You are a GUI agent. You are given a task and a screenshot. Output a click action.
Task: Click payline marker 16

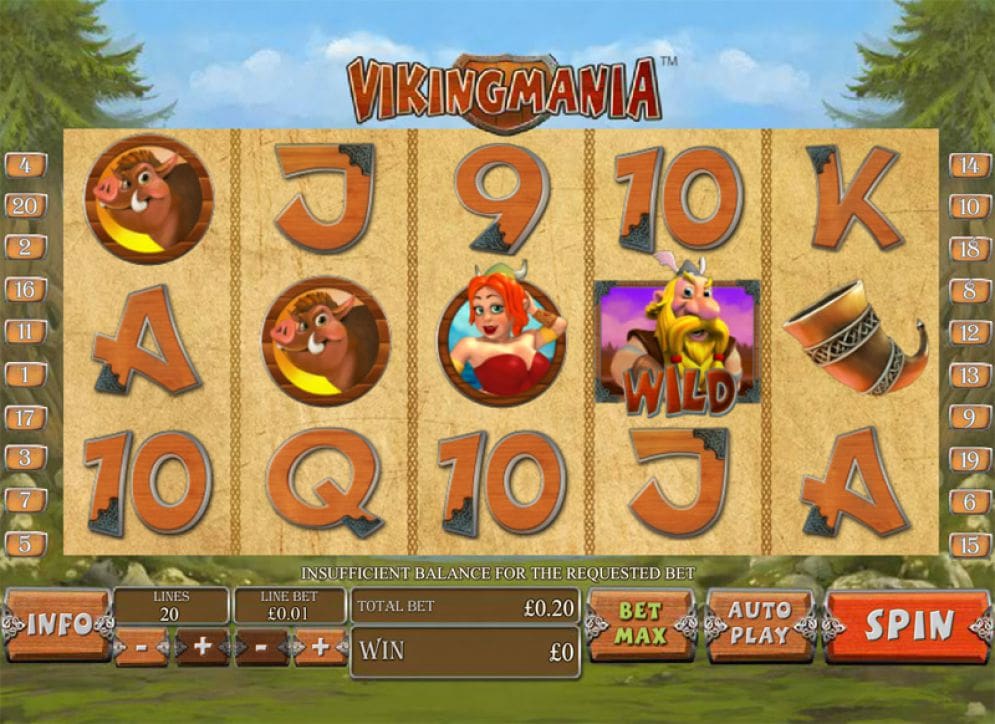tap(25, 290)
